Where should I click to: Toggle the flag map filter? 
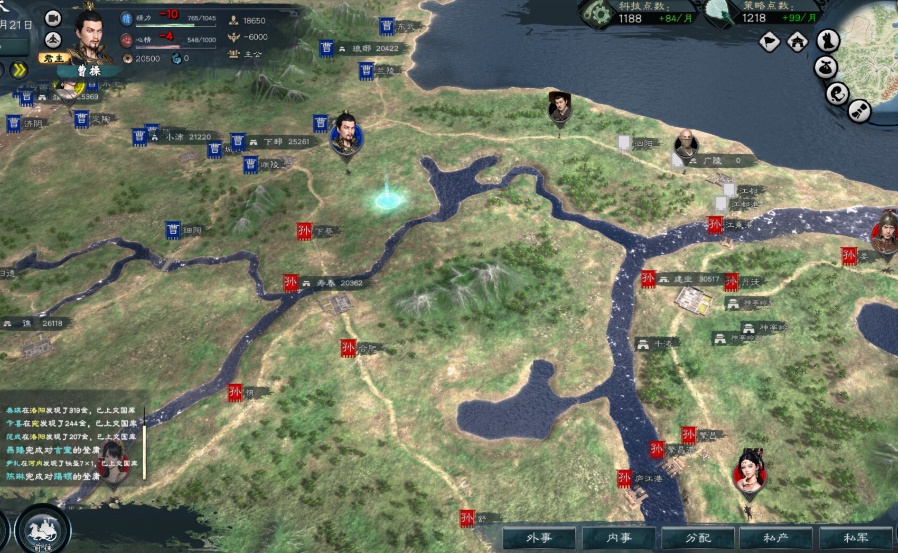(769, 41)
